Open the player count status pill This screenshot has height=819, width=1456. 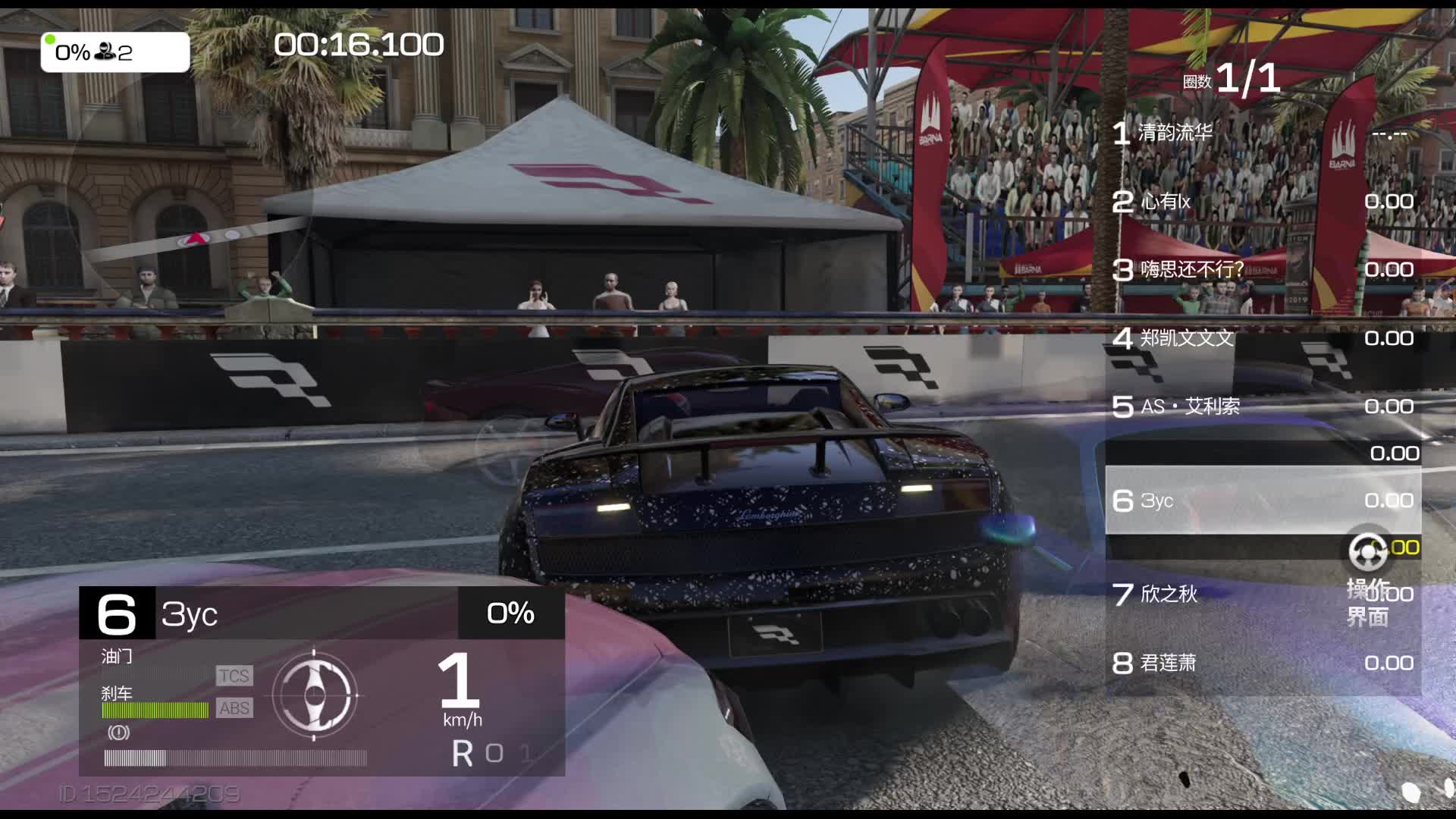tap(115, 52)
